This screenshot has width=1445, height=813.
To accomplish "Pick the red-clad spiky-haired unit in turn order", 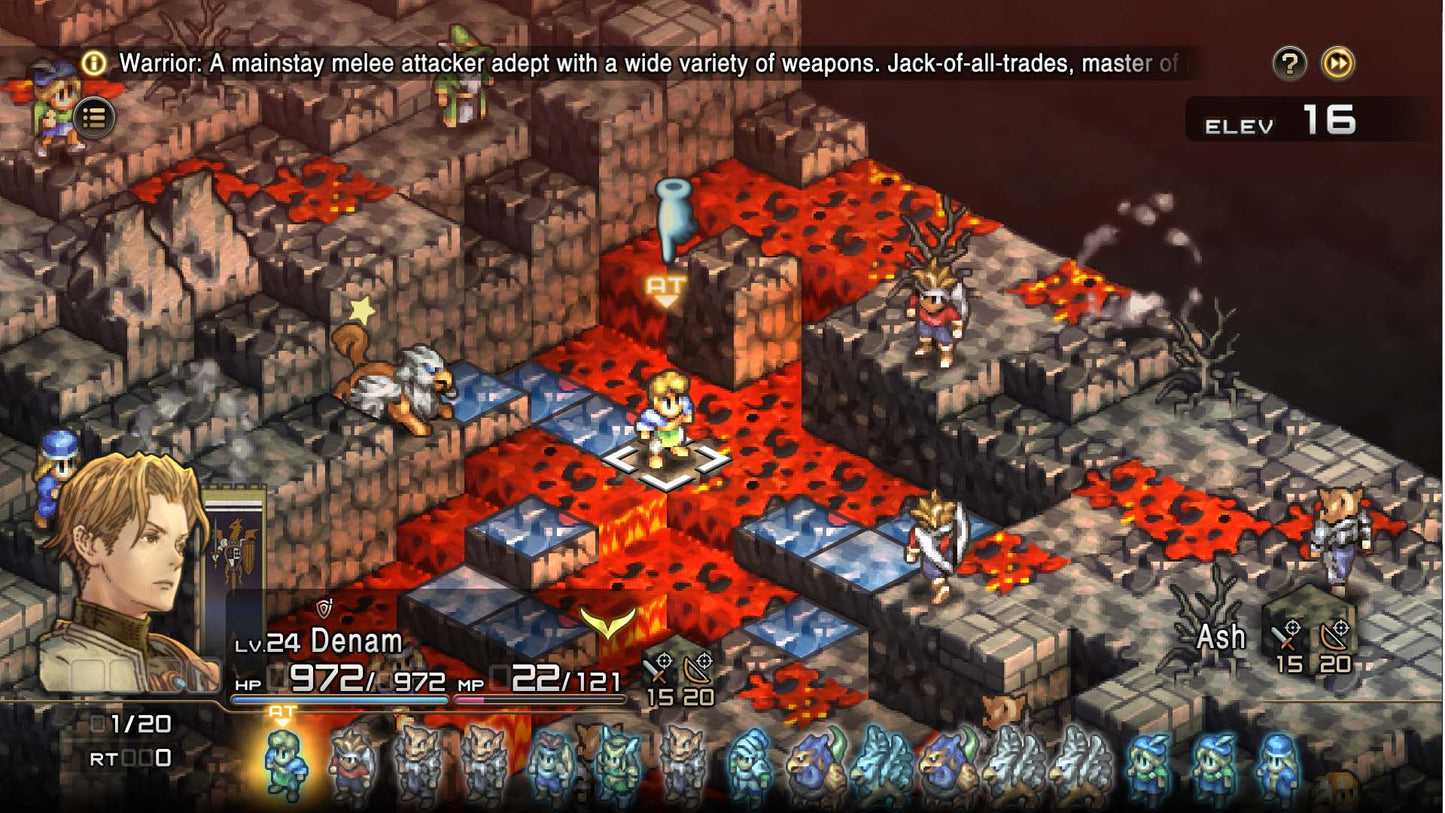I will 351,766.
